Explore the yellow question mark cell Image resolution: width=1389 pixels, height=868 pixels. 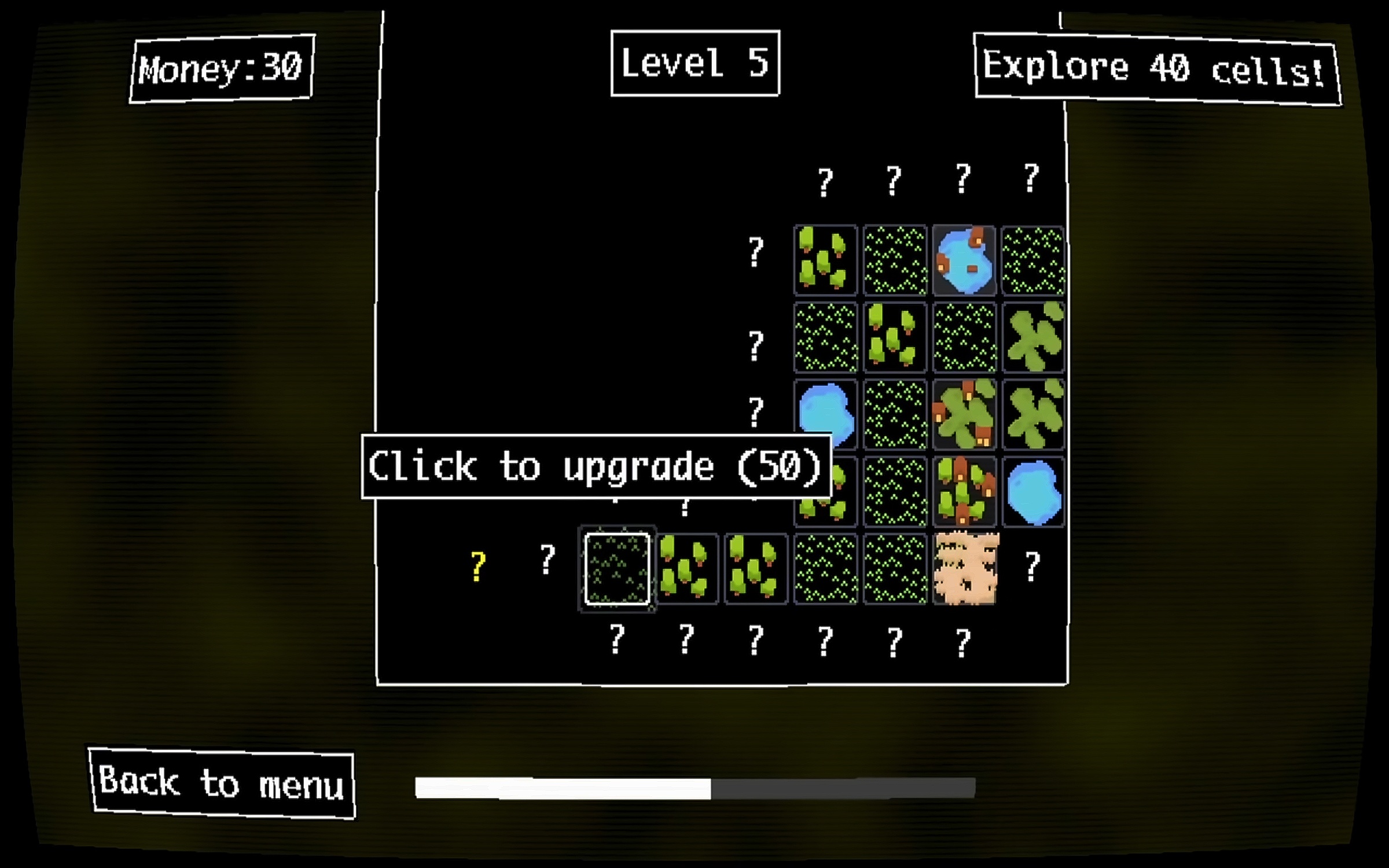point(477,566)
